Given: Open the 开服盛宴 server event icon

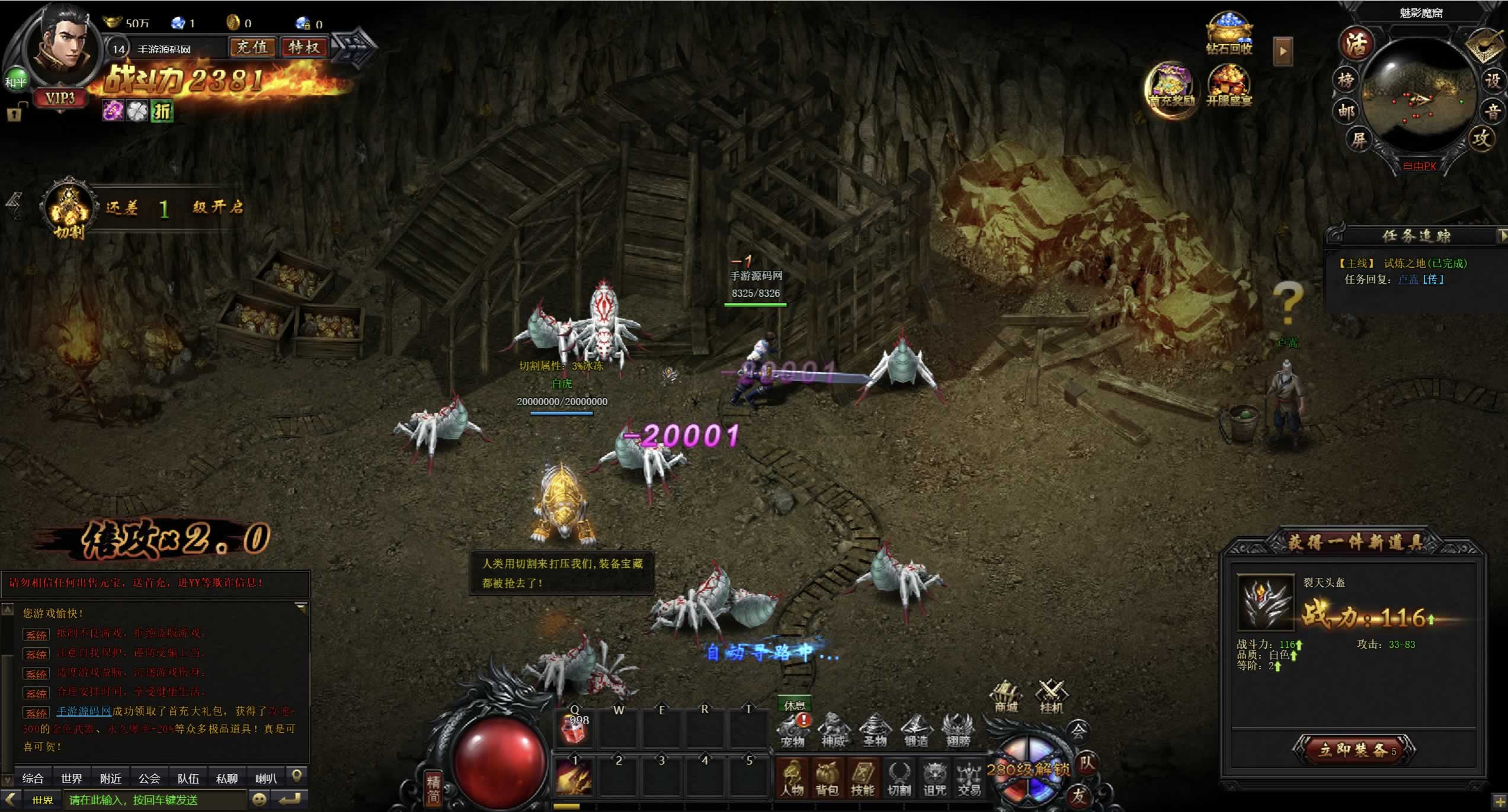Looking at the screenshot, I should coord(1229,86).
